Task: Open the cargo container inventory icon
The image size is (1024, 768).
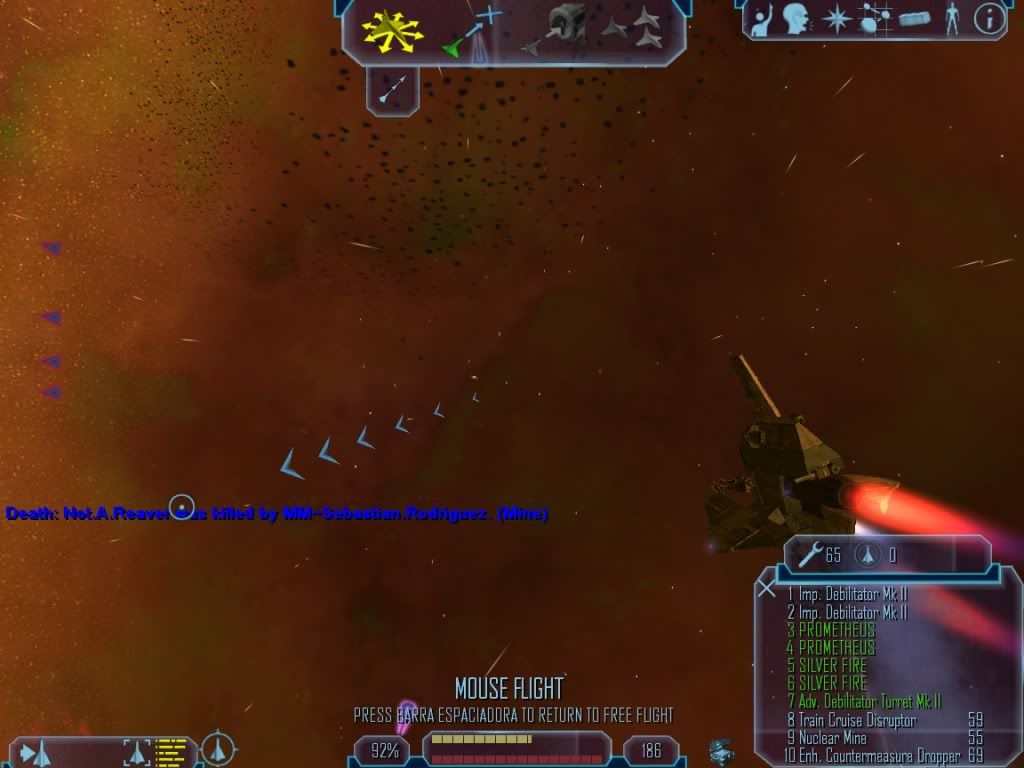Action: point(914,18)
